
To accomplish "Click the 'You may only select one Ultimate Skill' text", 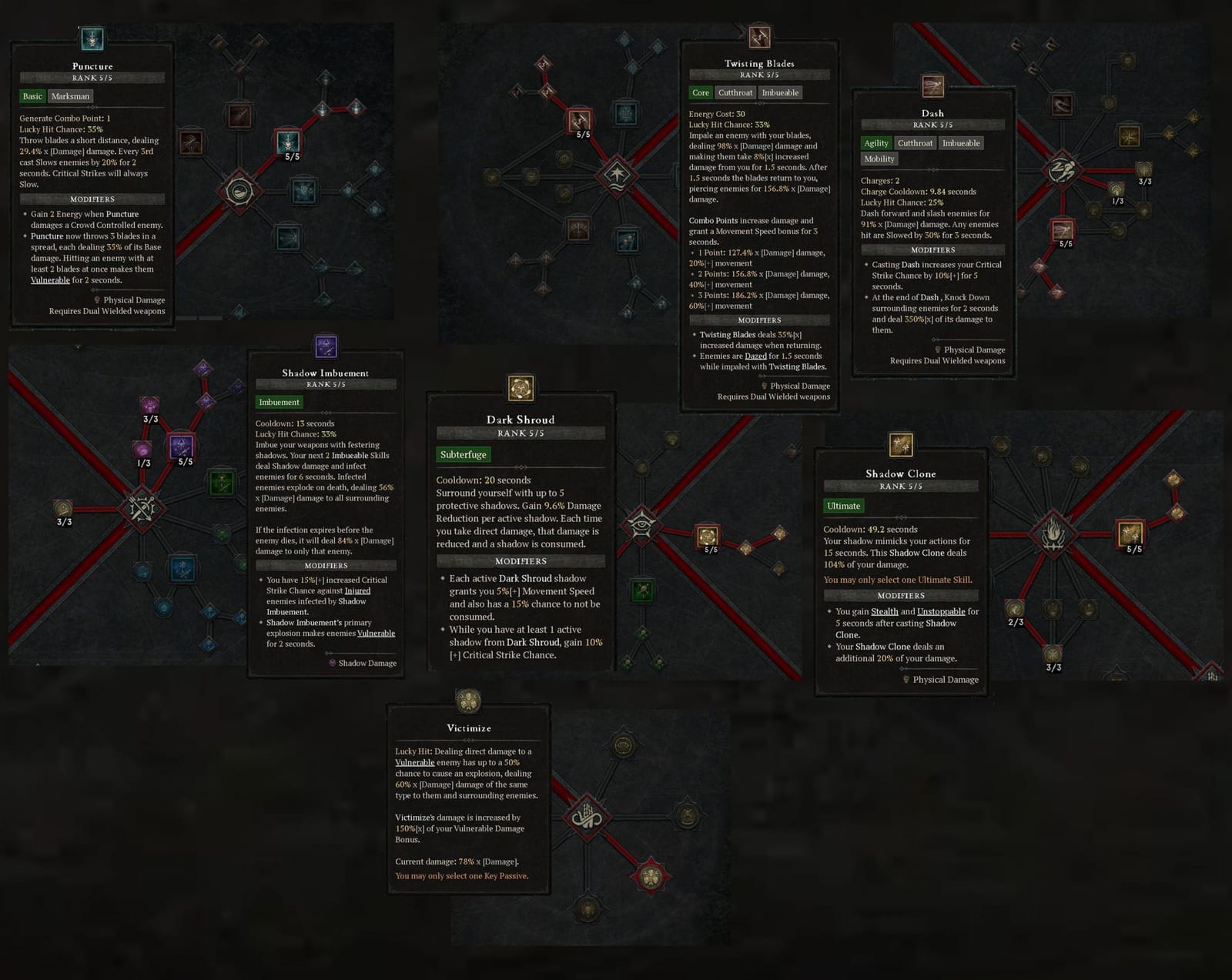I will (x=899, y=580).
